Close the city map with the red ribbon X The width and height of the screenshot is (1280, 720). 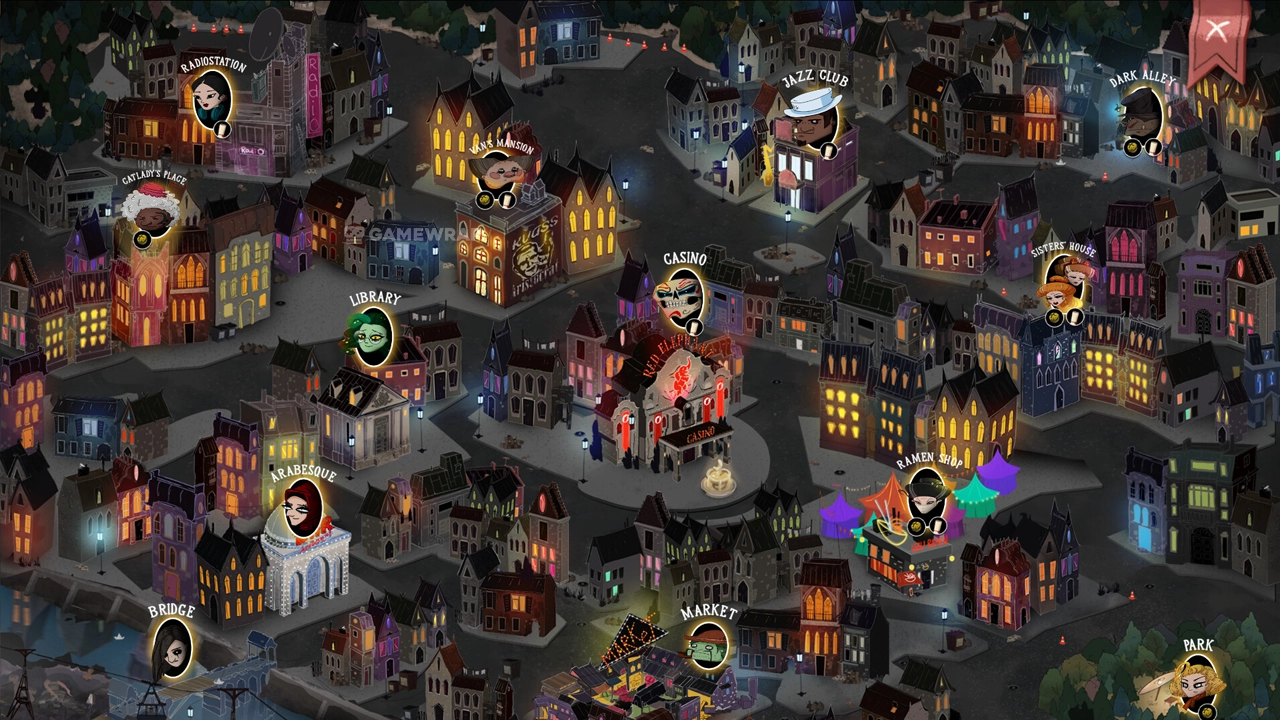[1216, 31]
